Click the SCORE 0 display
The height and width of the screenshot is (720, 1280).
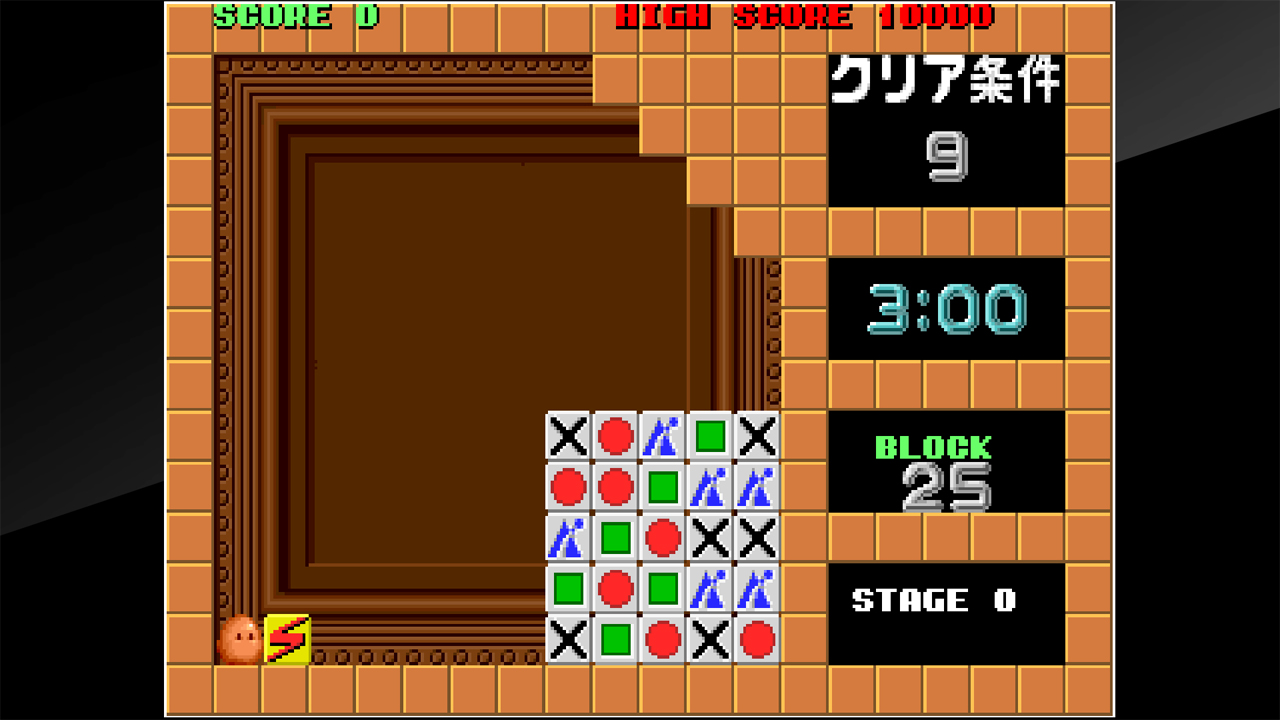click(293, 16)
